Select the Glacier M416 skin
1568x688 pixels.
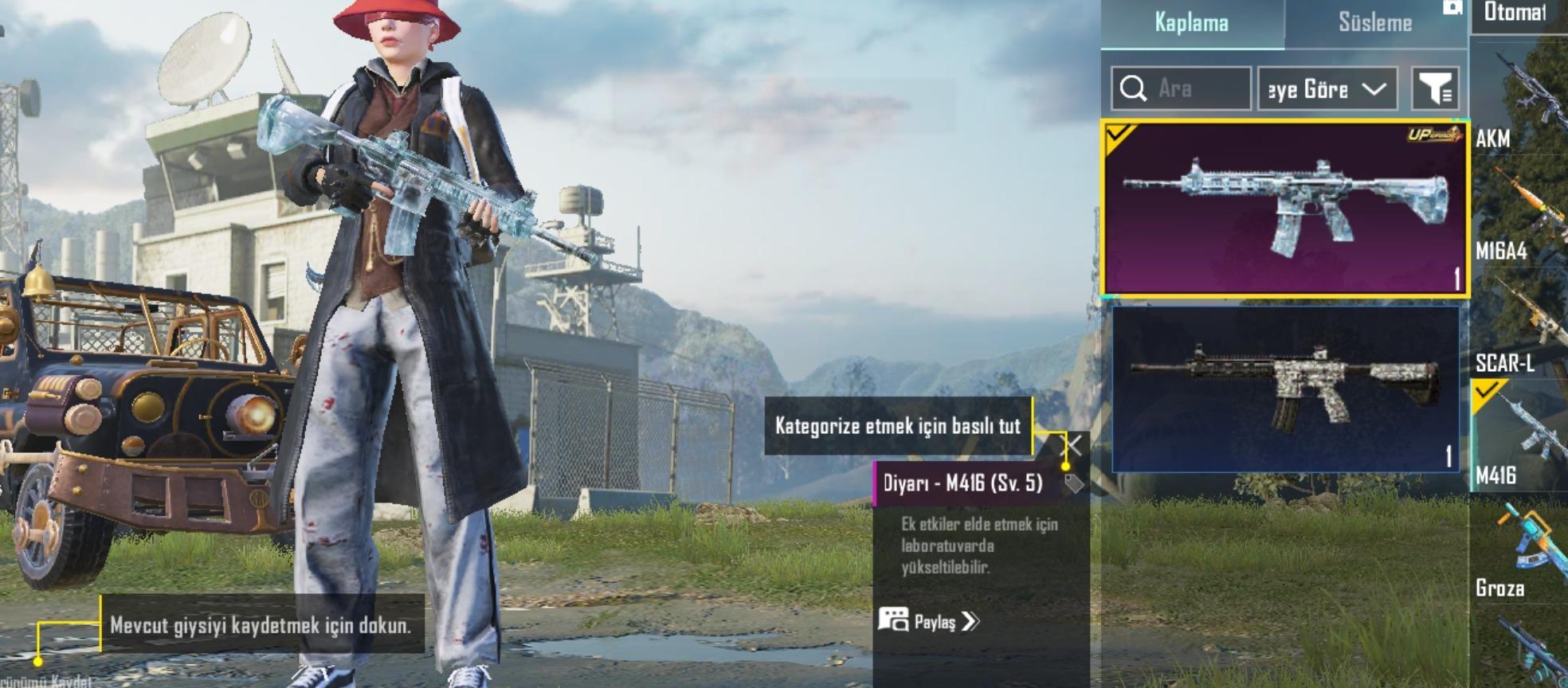click(1284, 209)
